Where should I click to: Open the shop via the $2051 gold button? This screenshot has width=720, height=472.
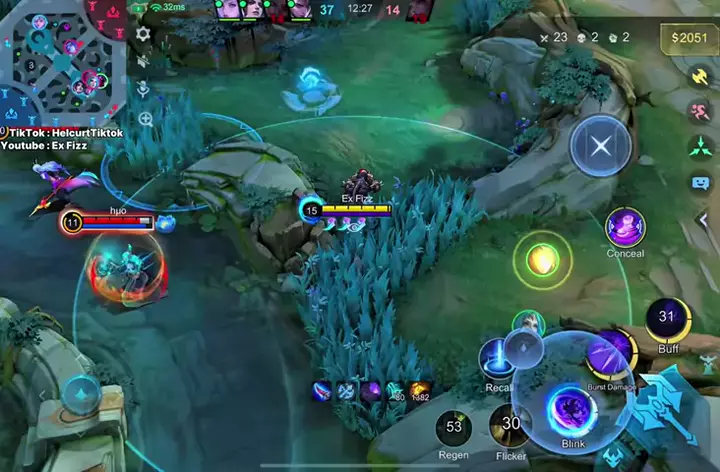point(689,39)
